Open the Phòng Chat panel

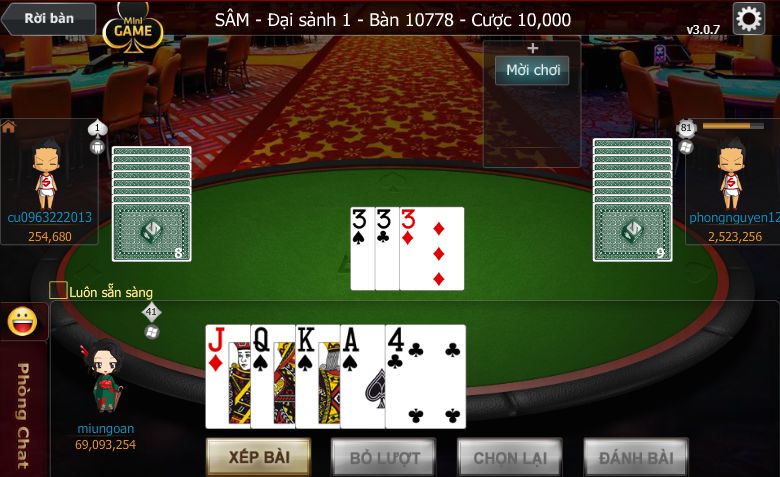[21, 415]
